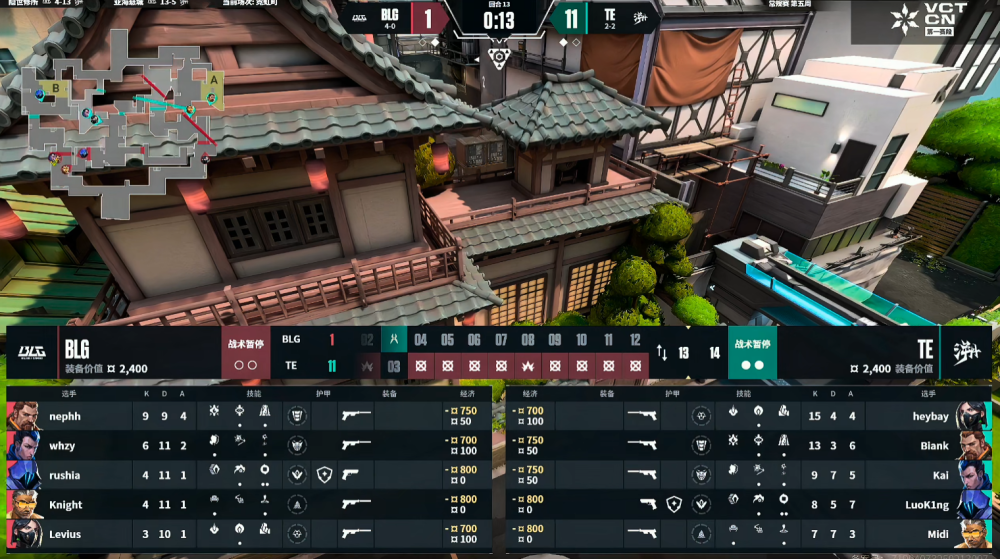Pick Midi's scoreboard row
The height and width of the screenshot is (559, 1000).
pyautogui.click(x=750, y=534)
